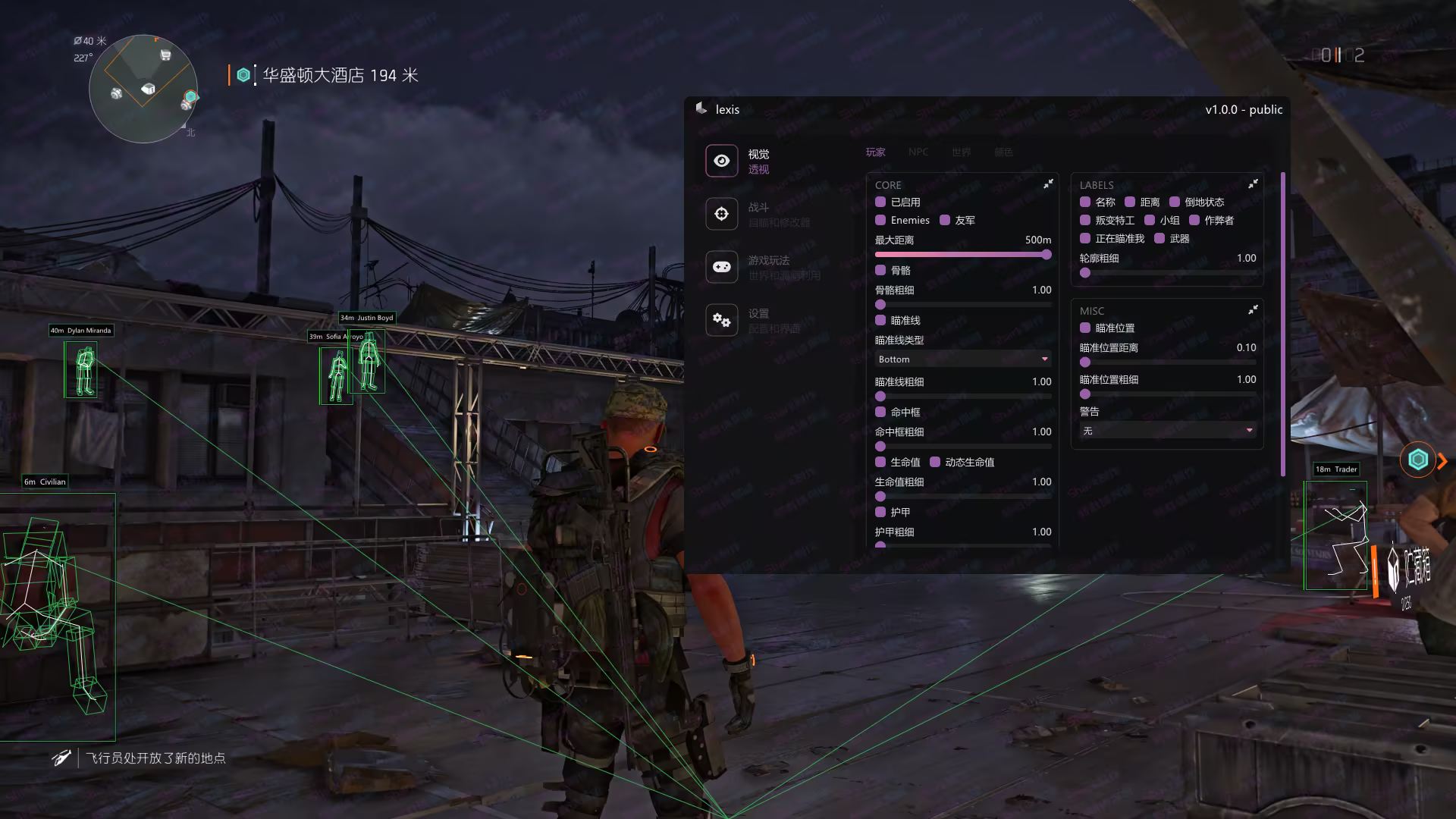
Task: Toggle the 已启用 (Enabled) checkbox
Action: (880, 202)
